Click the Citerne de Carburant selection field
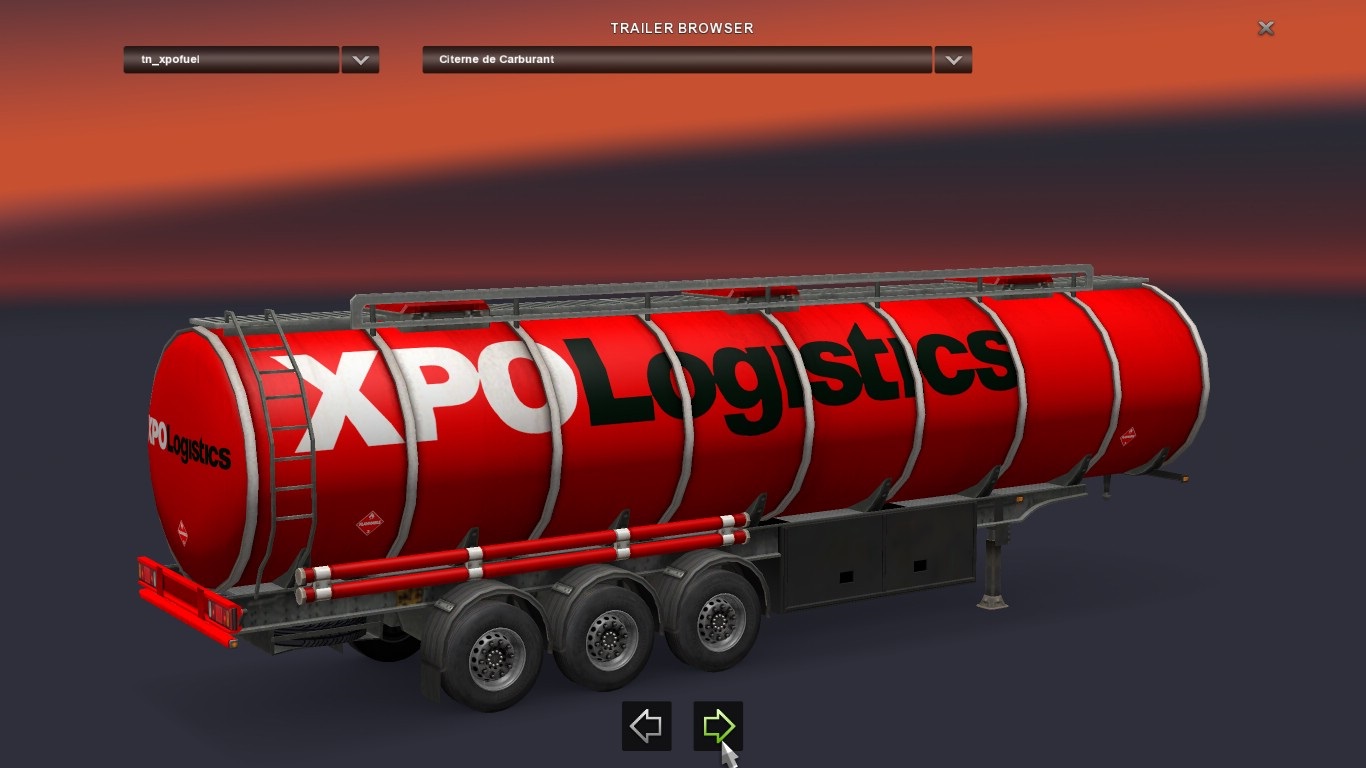Screen dimensions: 1366x768 coord(677,60)
